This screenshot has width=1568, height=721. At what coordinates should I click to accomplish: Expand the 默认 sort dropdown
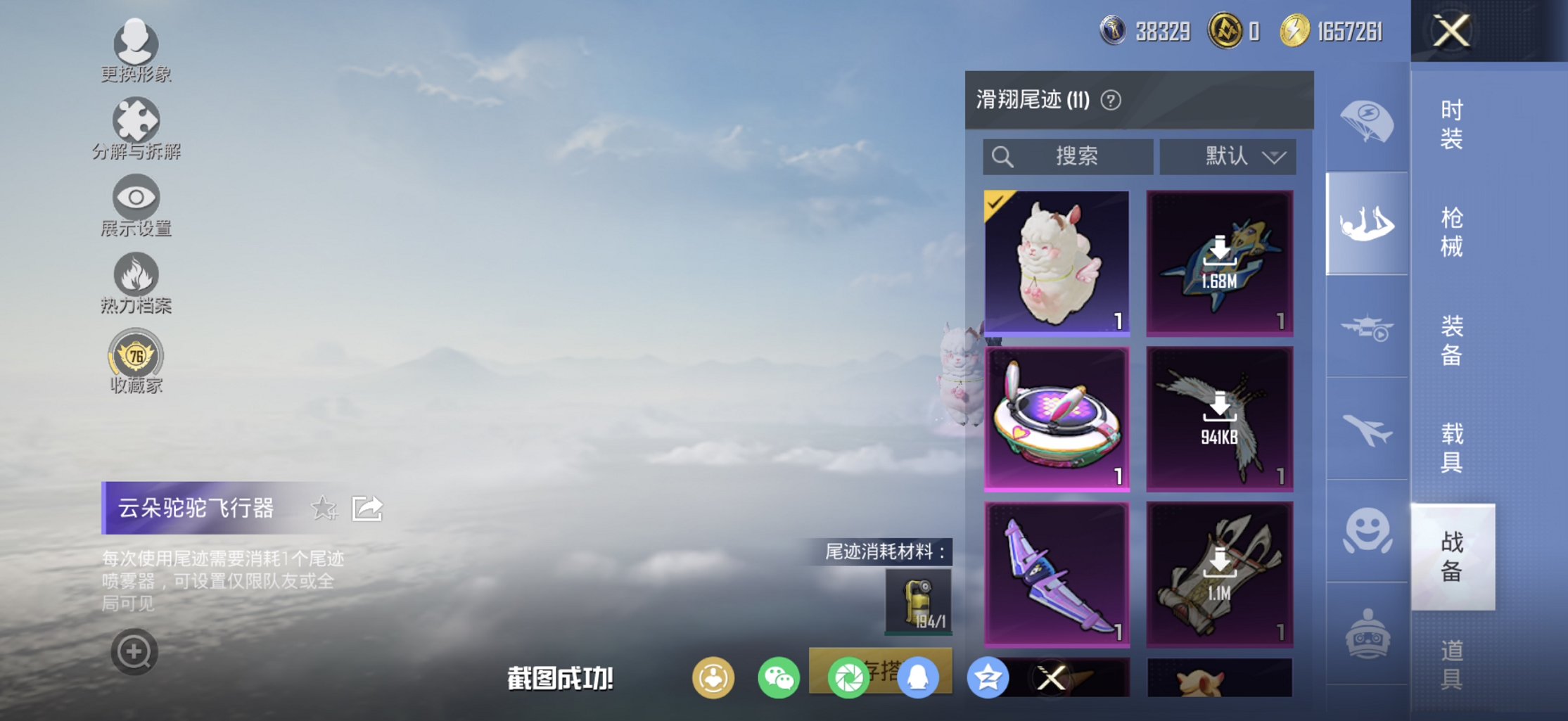click(1227, 156)
